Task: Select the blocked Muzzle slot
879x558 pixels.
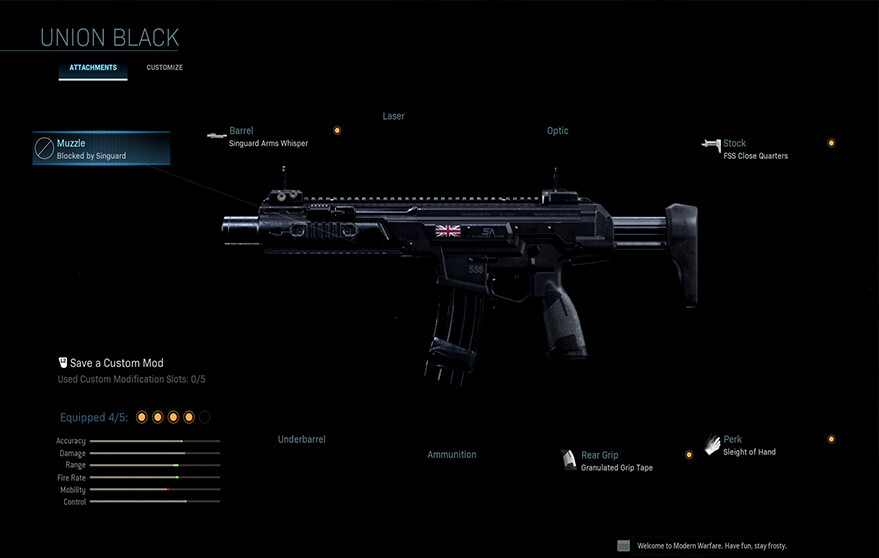Action: 101,149
